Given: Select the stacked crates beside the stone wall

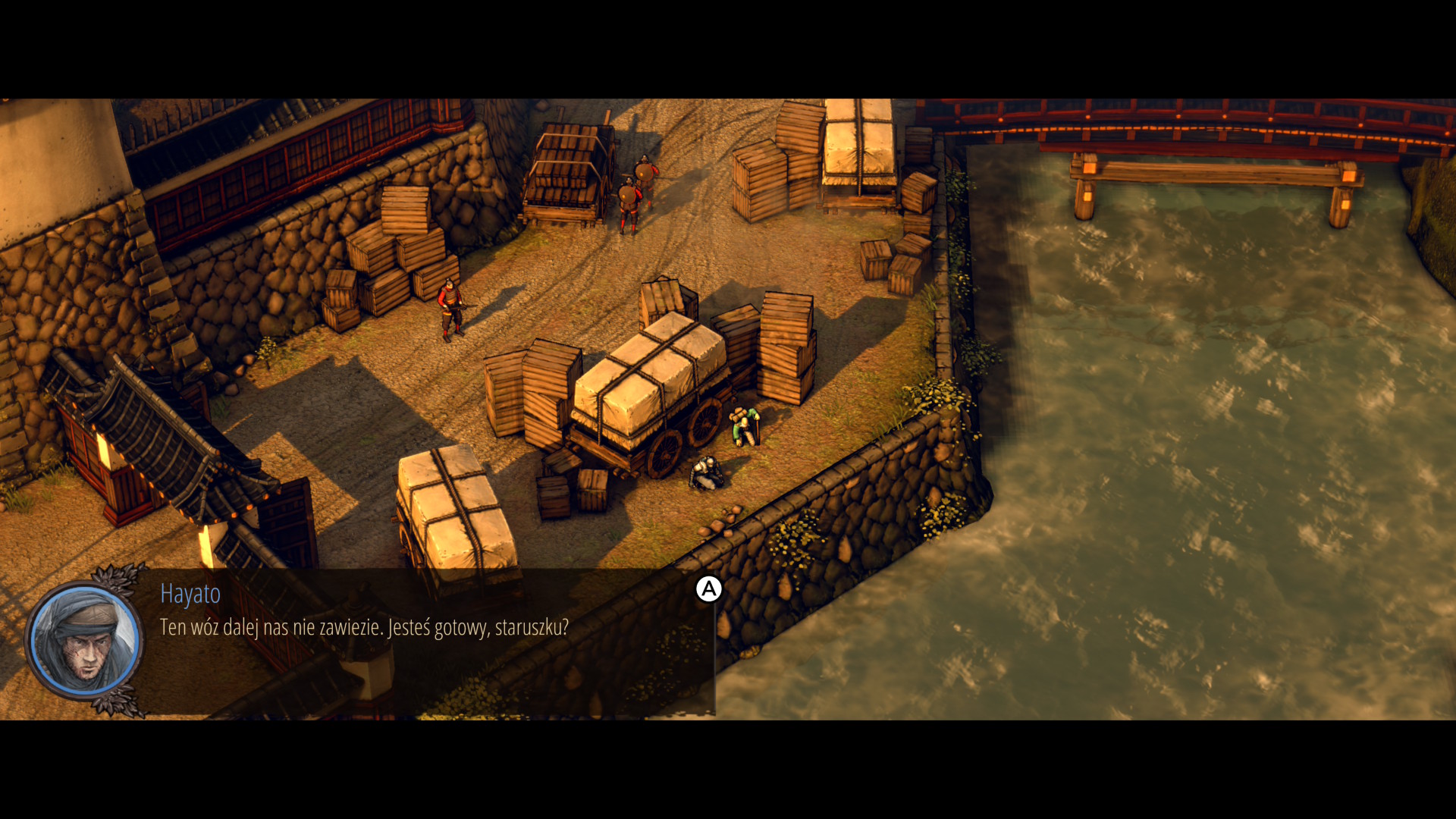Looking at the screenshot, I should pos(394,250).
